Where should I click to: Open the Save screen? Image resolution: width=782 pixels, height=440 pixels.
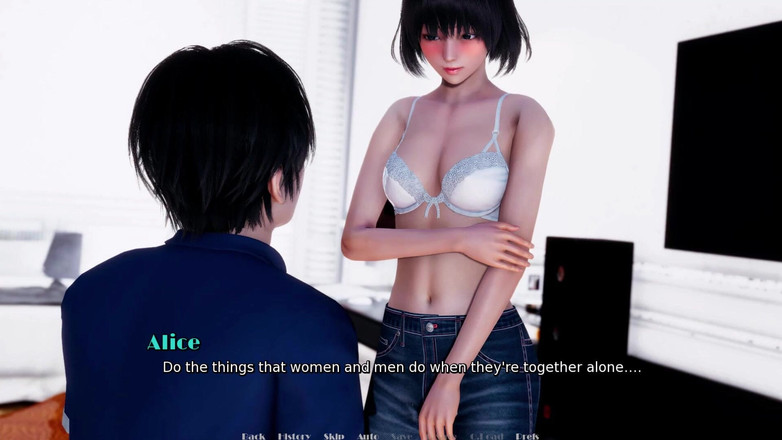click(400, 436)
